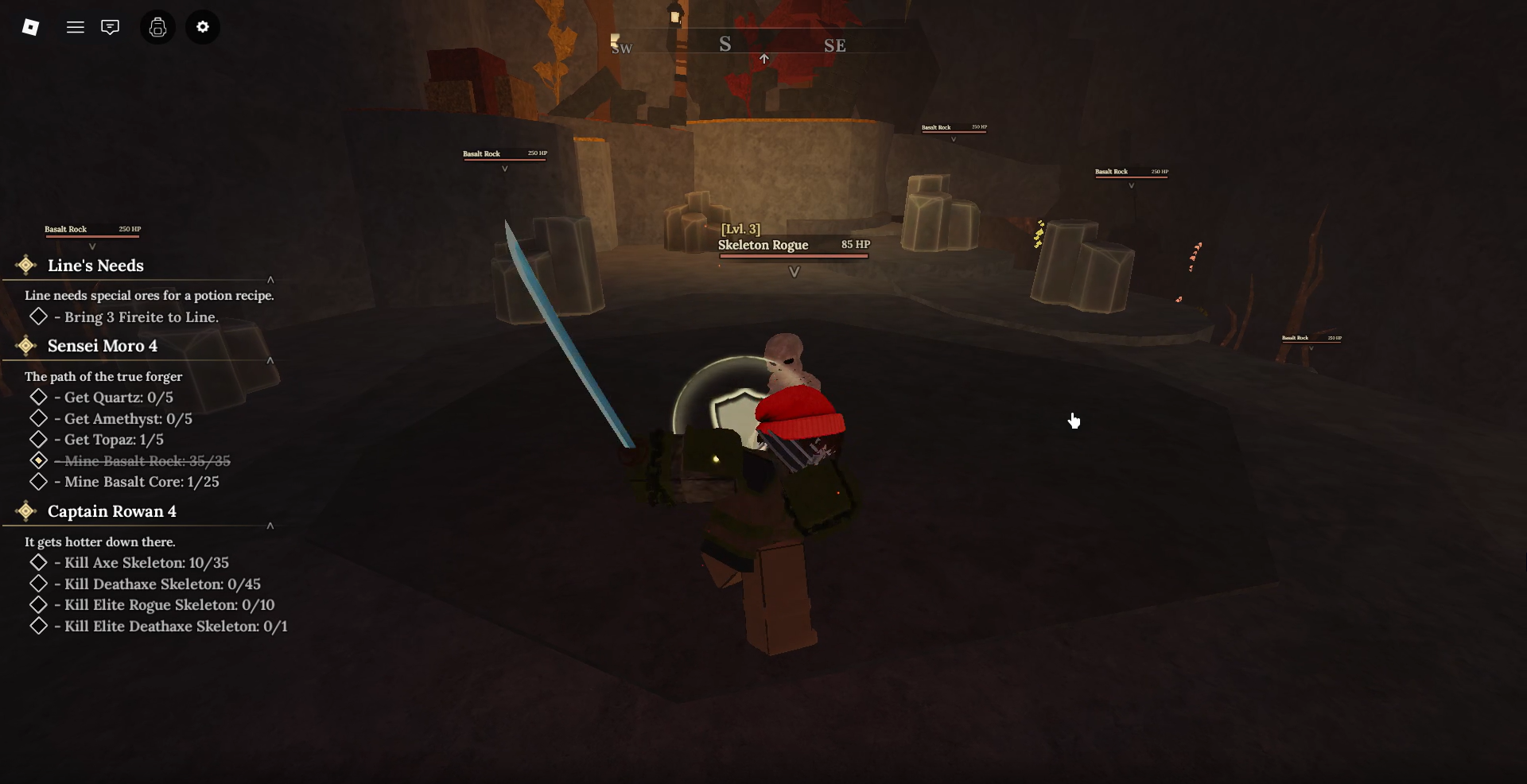Open the hamburger menu icon
The height and width of the screenshot is (784, 1527).
tap(76, 26)
